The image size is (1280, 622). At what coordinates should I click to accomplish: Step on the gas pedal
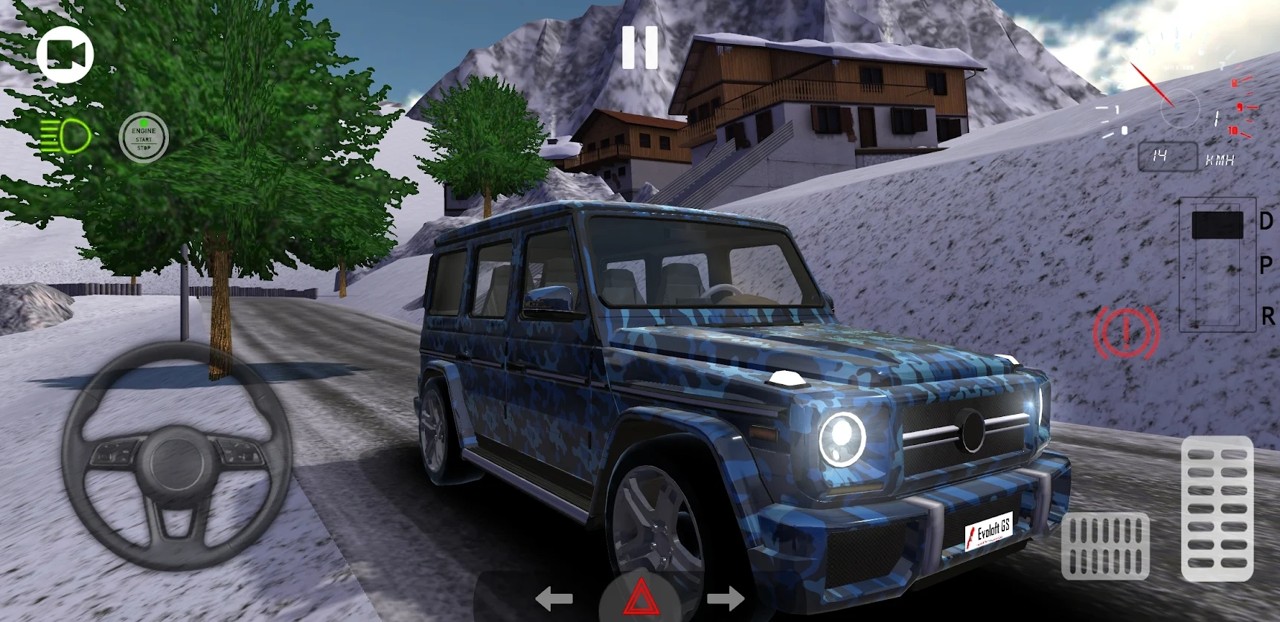tap(1217, 508)
